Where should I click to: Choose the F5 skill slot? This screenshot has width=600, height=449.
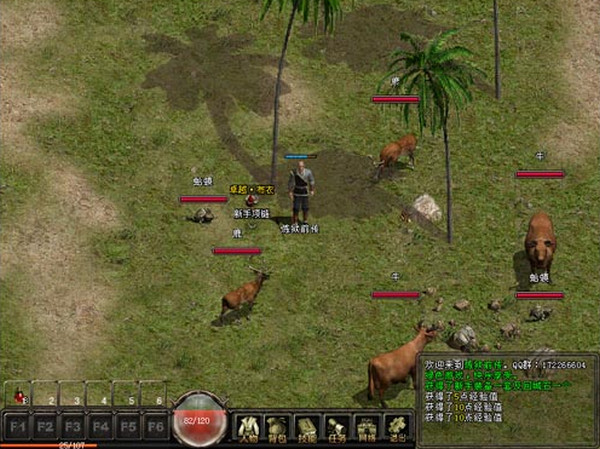pos(127,424)
